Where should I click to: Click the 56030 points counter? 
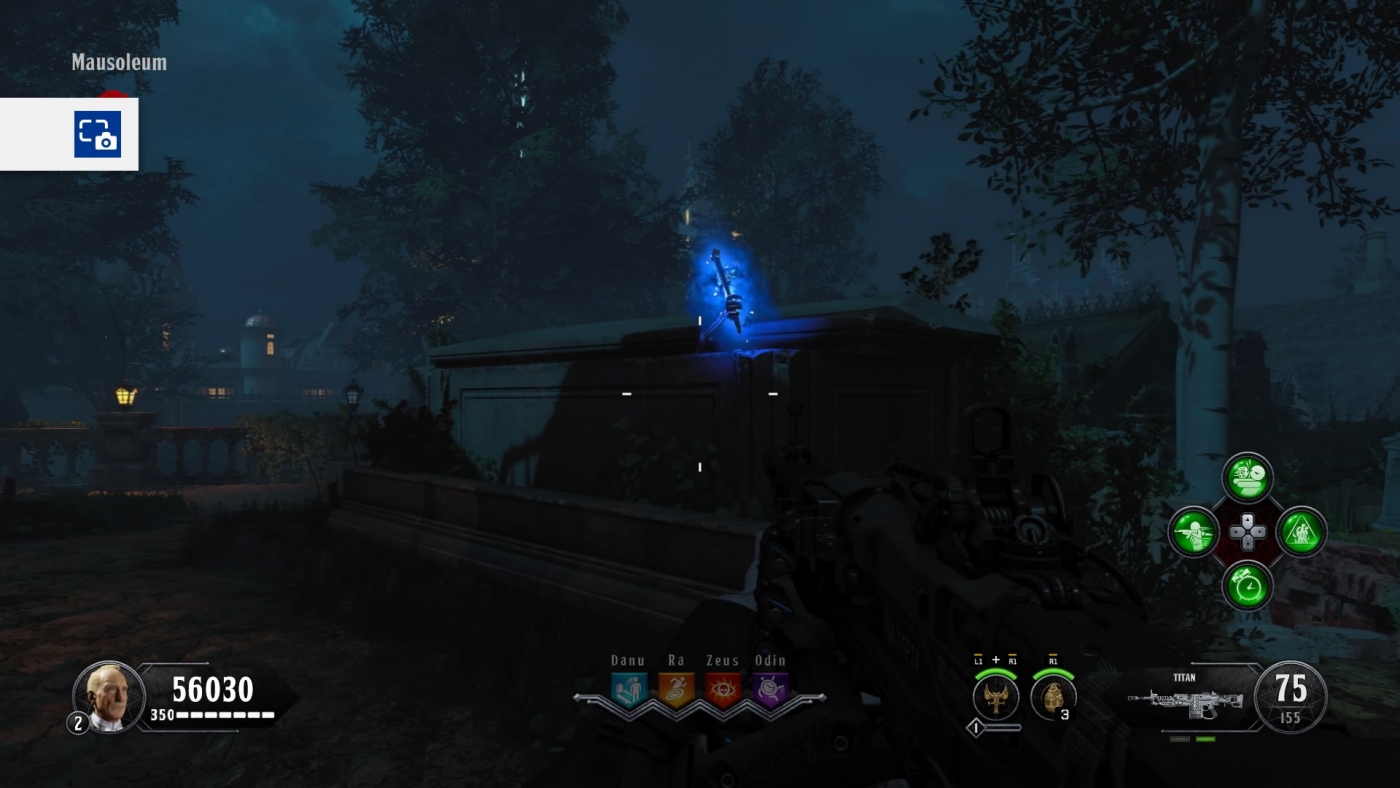coord(212,689)
